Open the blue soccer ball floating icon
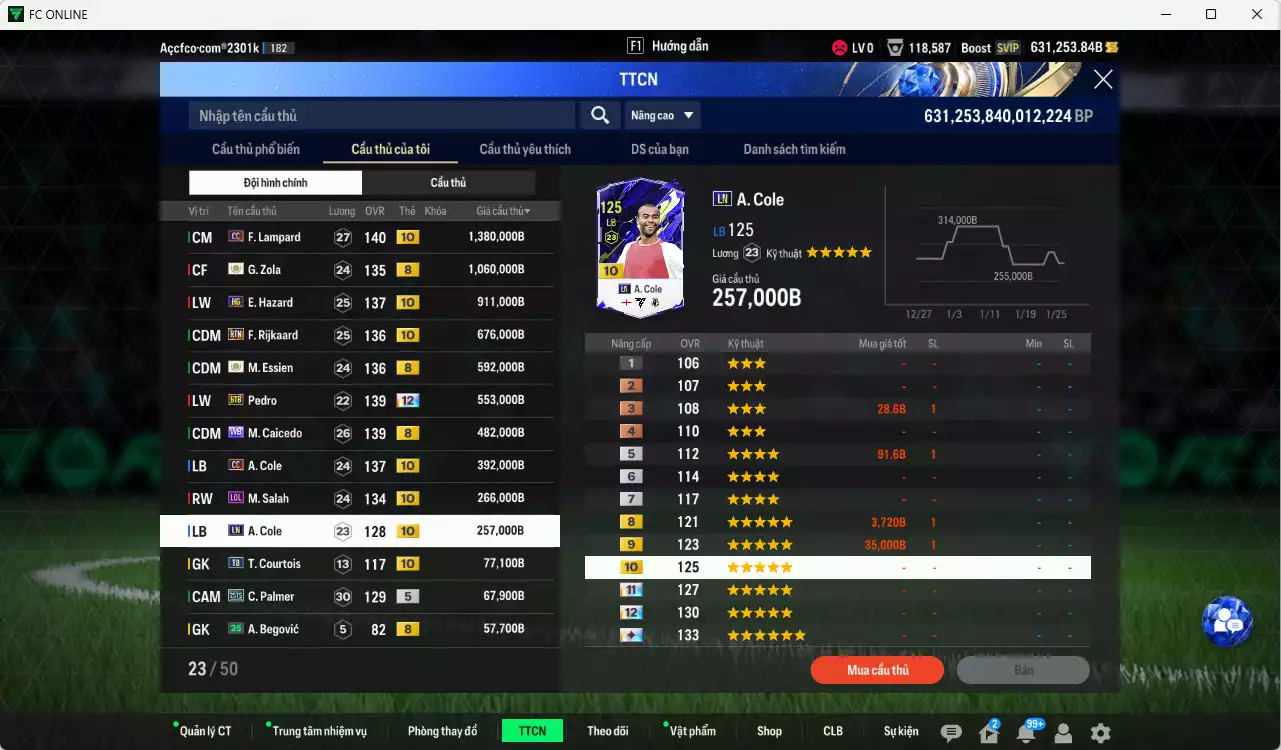 (1227, 621)
